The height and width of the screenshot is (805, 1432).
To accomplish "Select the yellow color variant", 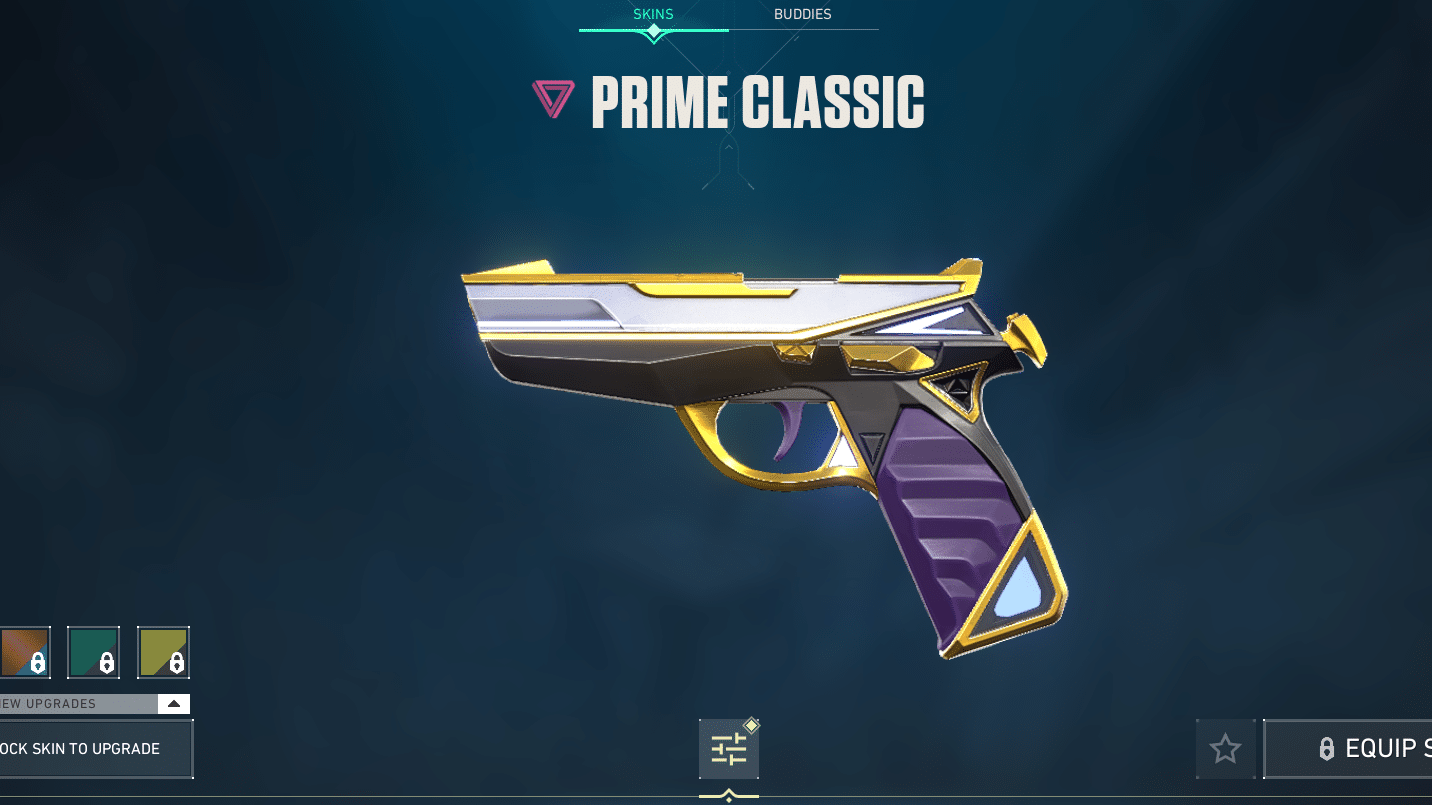I will point(163,652).
